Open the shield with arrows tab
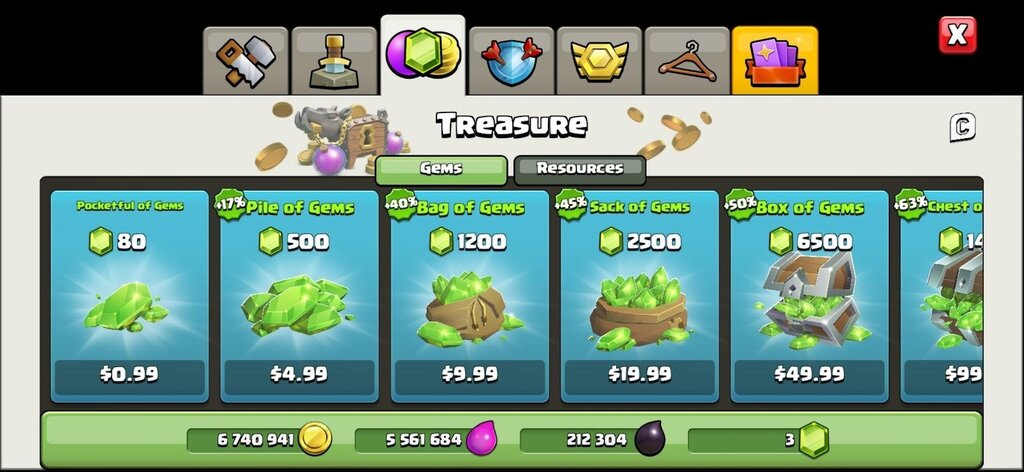1024x472 pixels. click(x=511, y=61)
